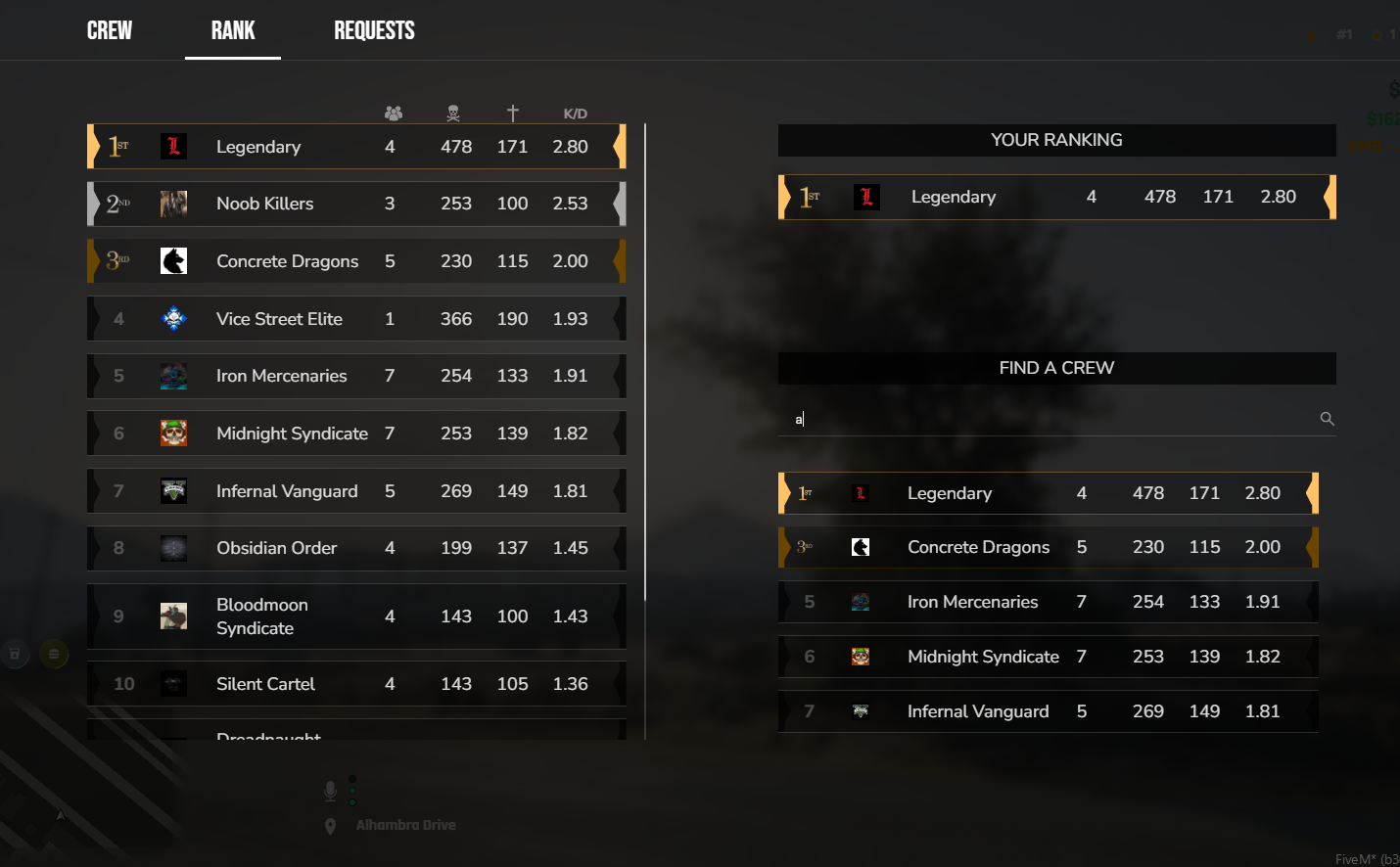Screen dimensions: 1400x867
Task: Click the thirst circular progress indicator
Action: 15,653
